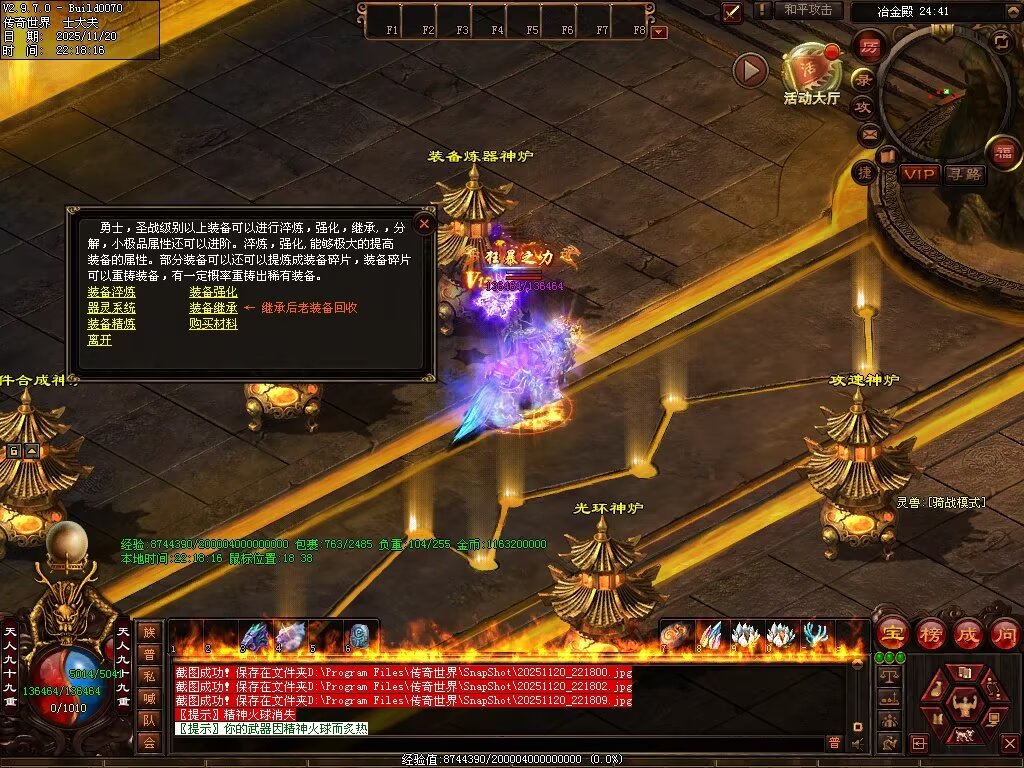This screenshot has height=768, width=1024.
Task: Open the round 福 welfare button
Action: [x=1003, y=152]
